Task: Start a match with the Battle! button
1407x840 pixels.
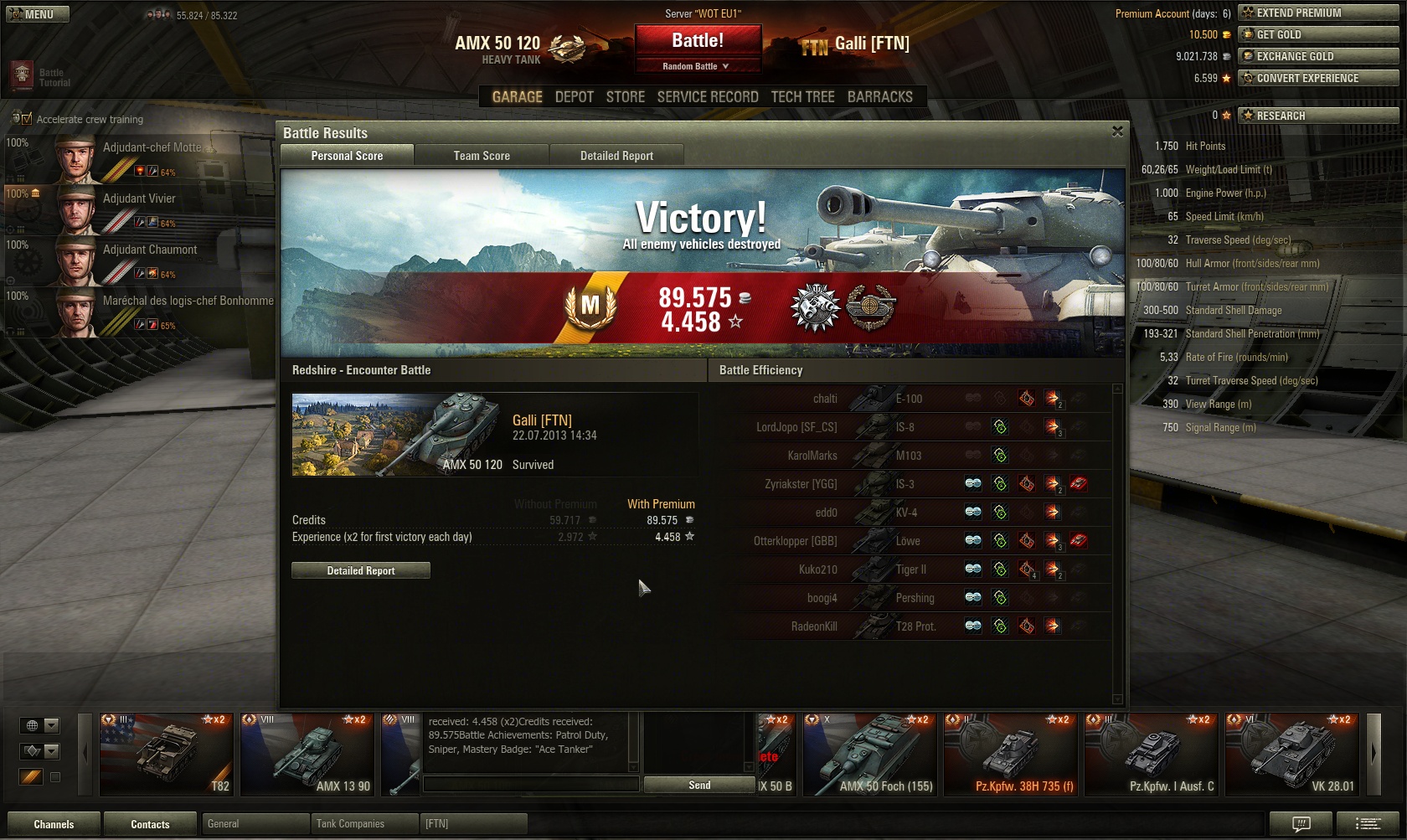Action: click(x=698, y=40)
